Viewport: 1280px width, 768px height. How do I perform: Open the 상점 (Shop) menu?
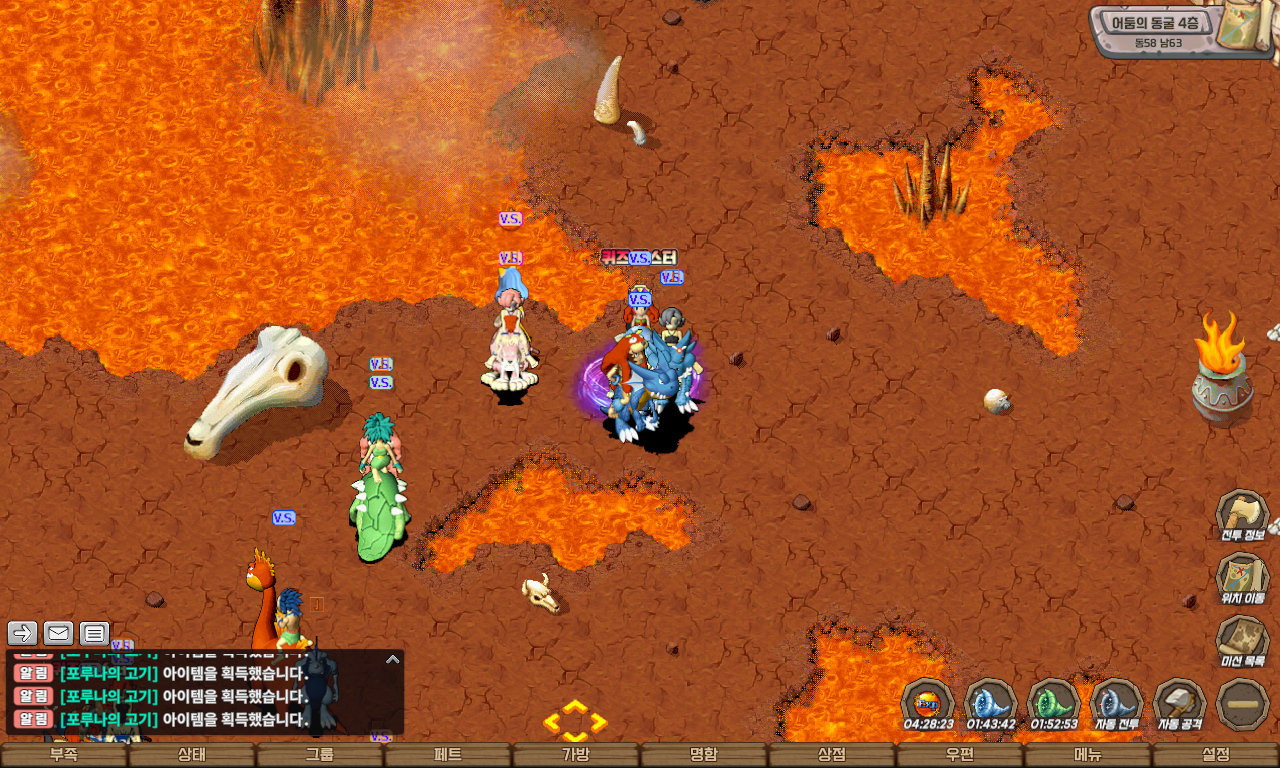(x=831, y=755)
